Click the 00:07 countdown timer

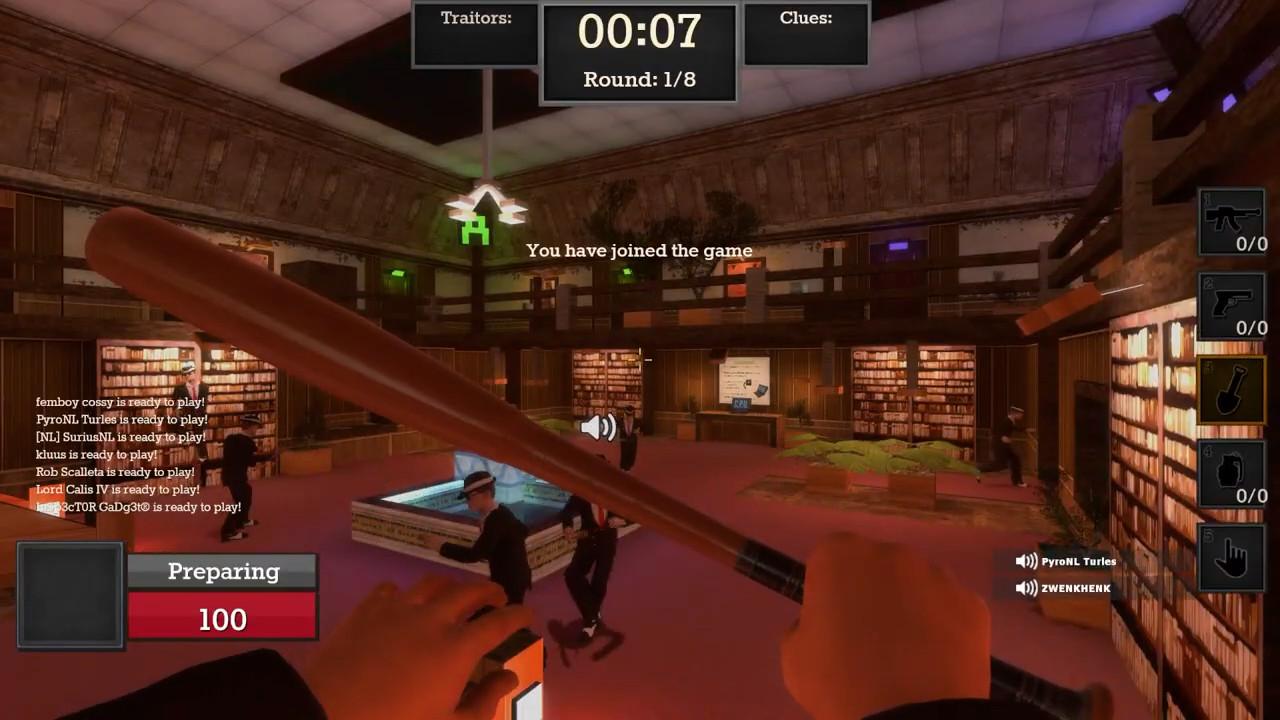(x=639, y=32)
